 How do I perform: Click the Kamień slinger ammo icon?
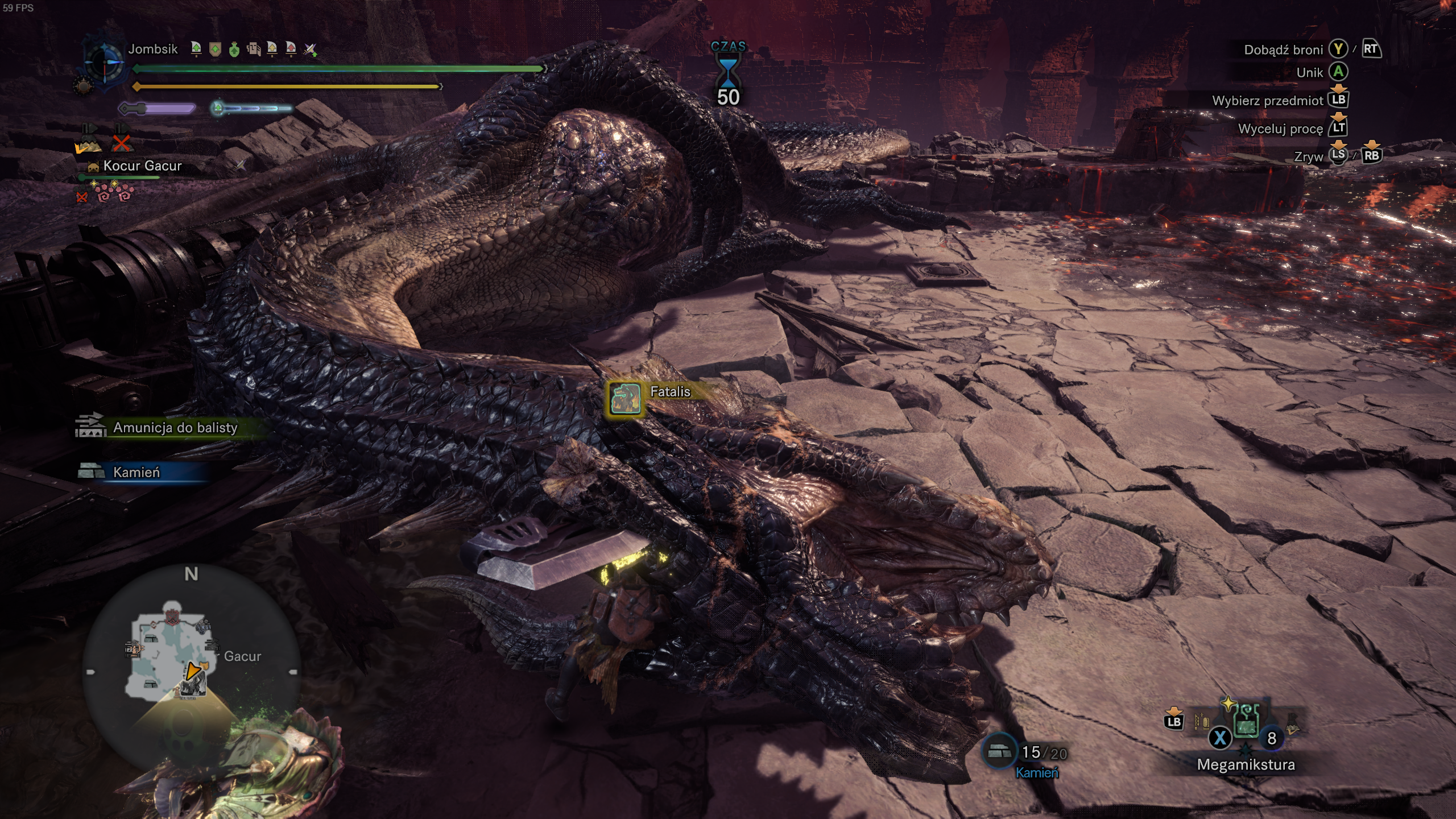(999, 752)
